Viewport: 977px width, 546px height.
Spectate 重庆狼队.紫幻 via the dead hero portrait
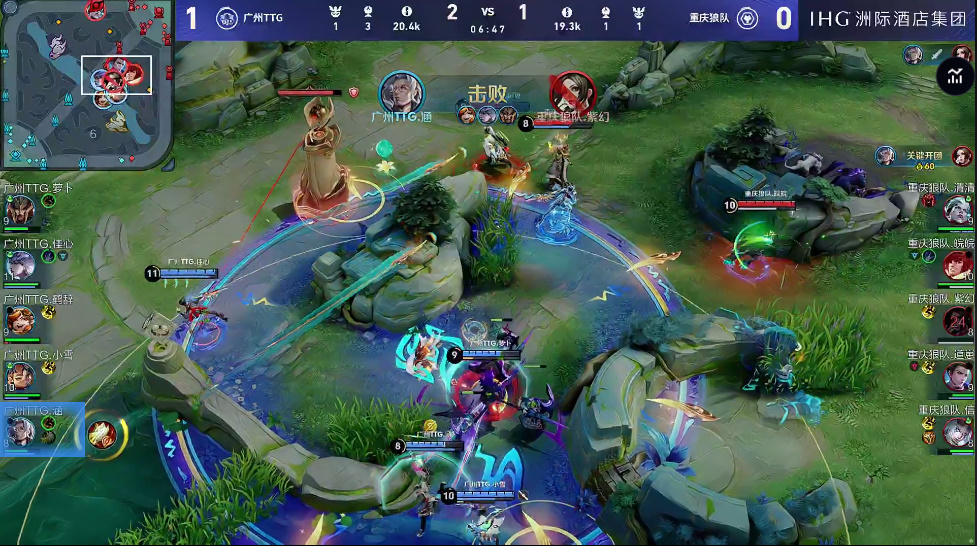tap(958, 321)
